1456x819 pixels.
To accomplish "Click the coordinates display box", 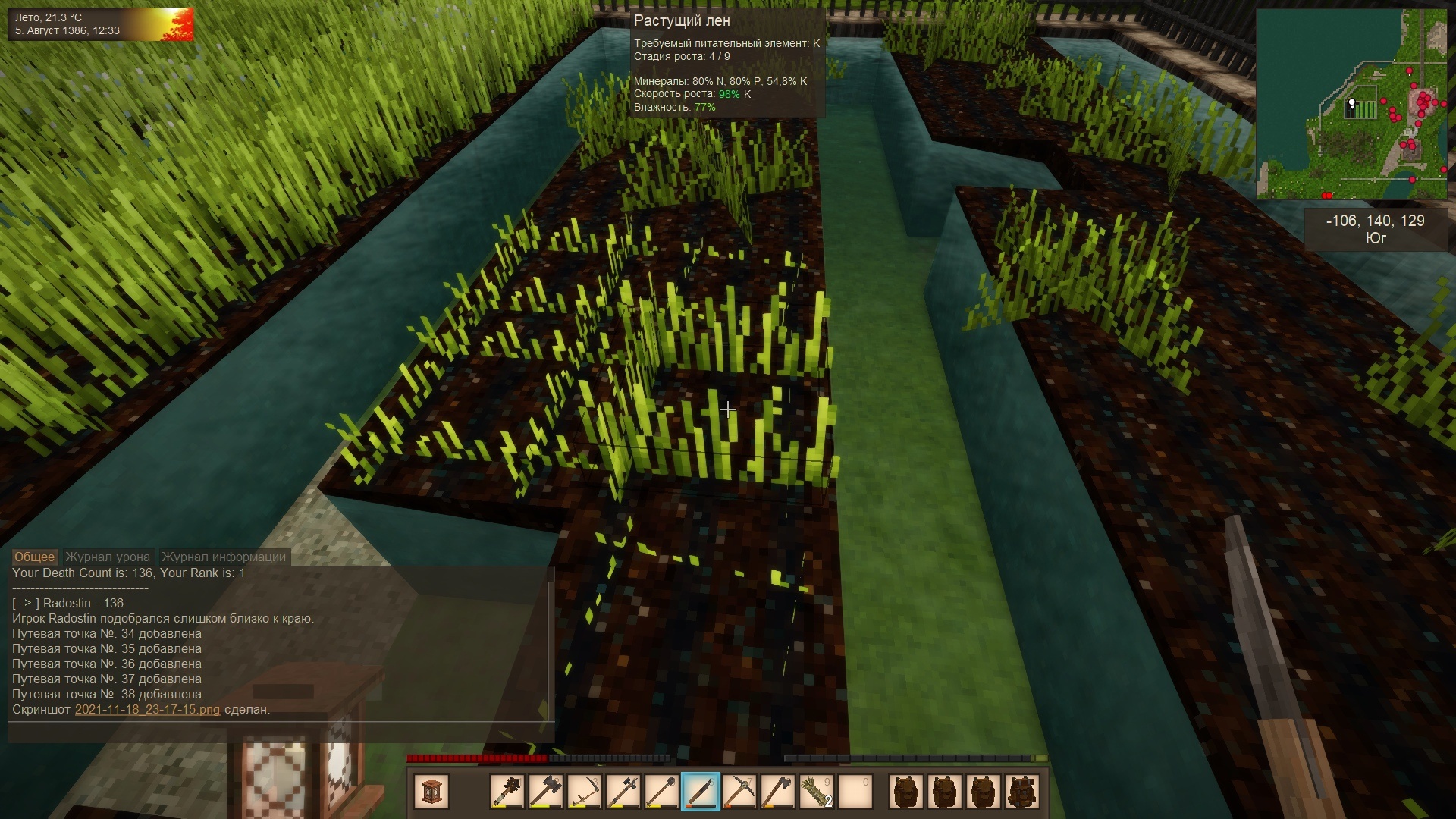I will tap(1375, 229).
